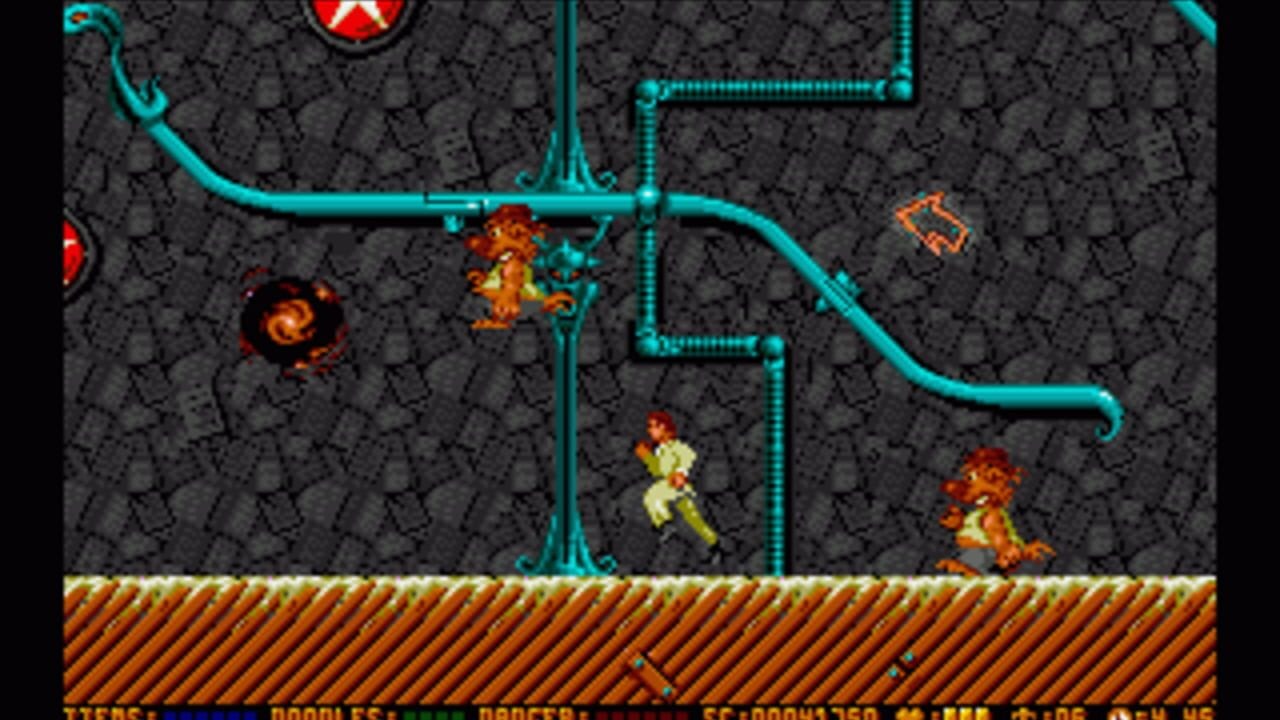Select the clock icon in the status bar
The width and height of the screenshot is (1280, 720).
1120,713
